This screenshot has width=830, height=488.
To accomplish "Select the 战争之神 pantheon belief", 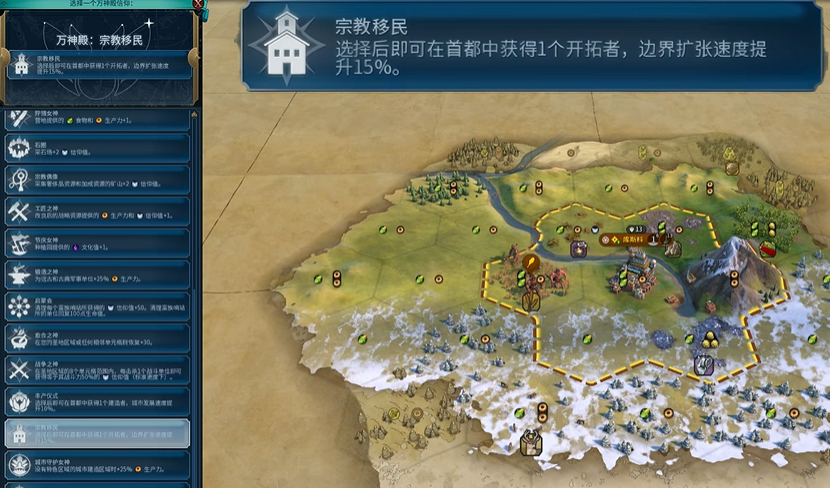I will point(97,369).
